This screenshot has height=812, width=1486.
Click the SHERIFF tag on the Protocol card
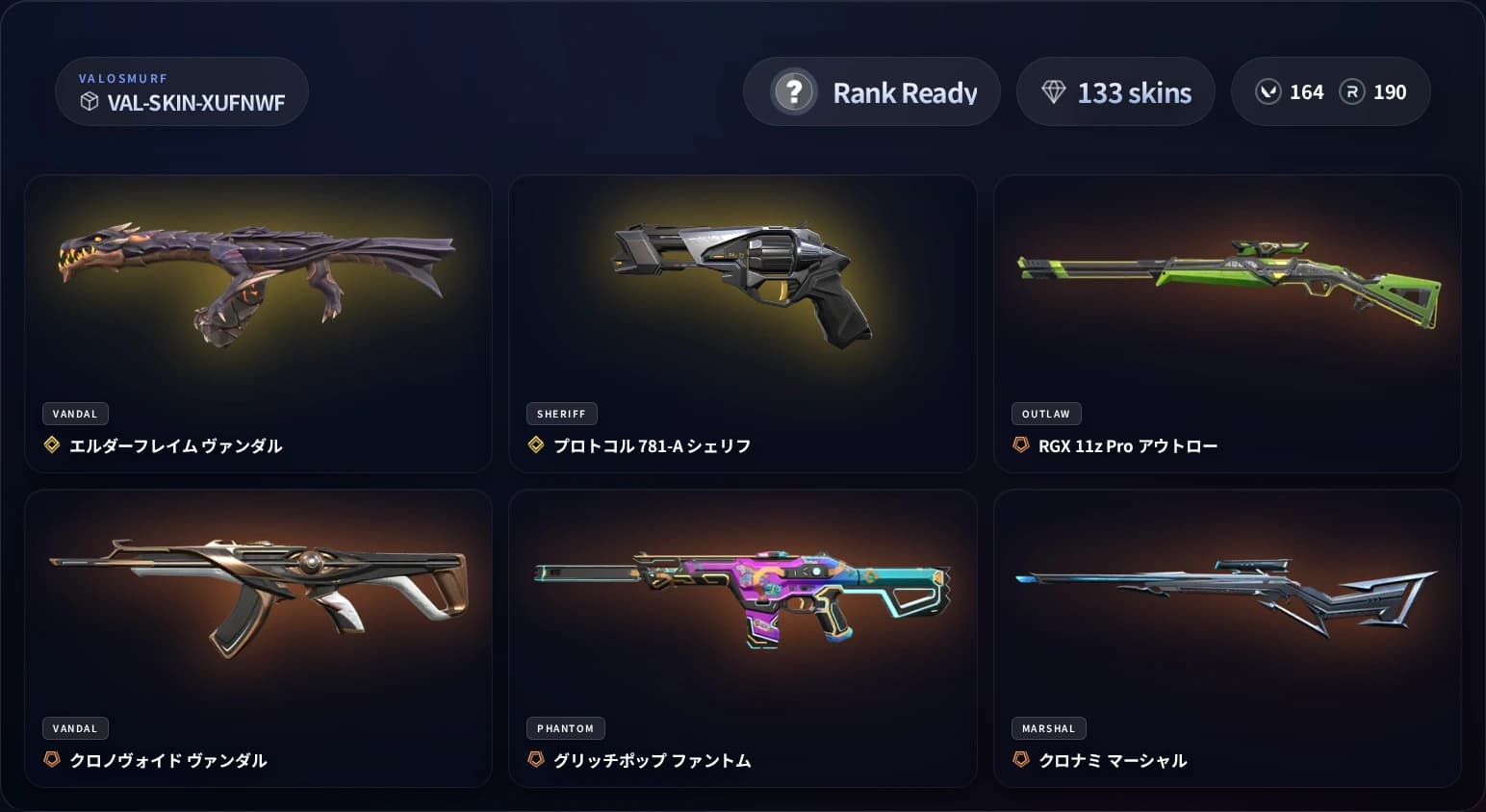(x=561, y=414)
